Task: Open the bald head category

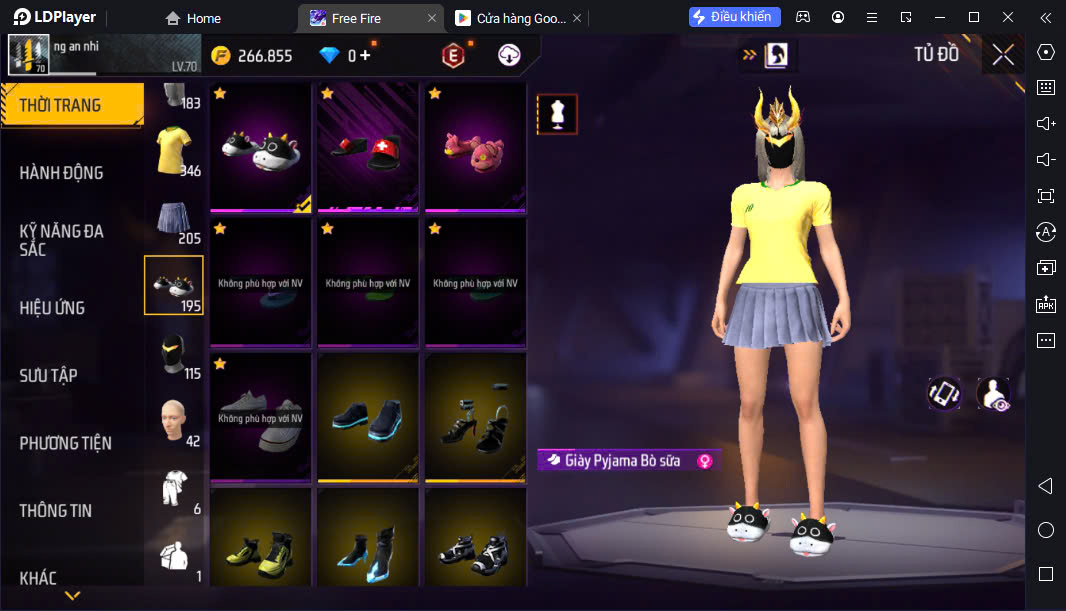Action: [x=174, y=422]
